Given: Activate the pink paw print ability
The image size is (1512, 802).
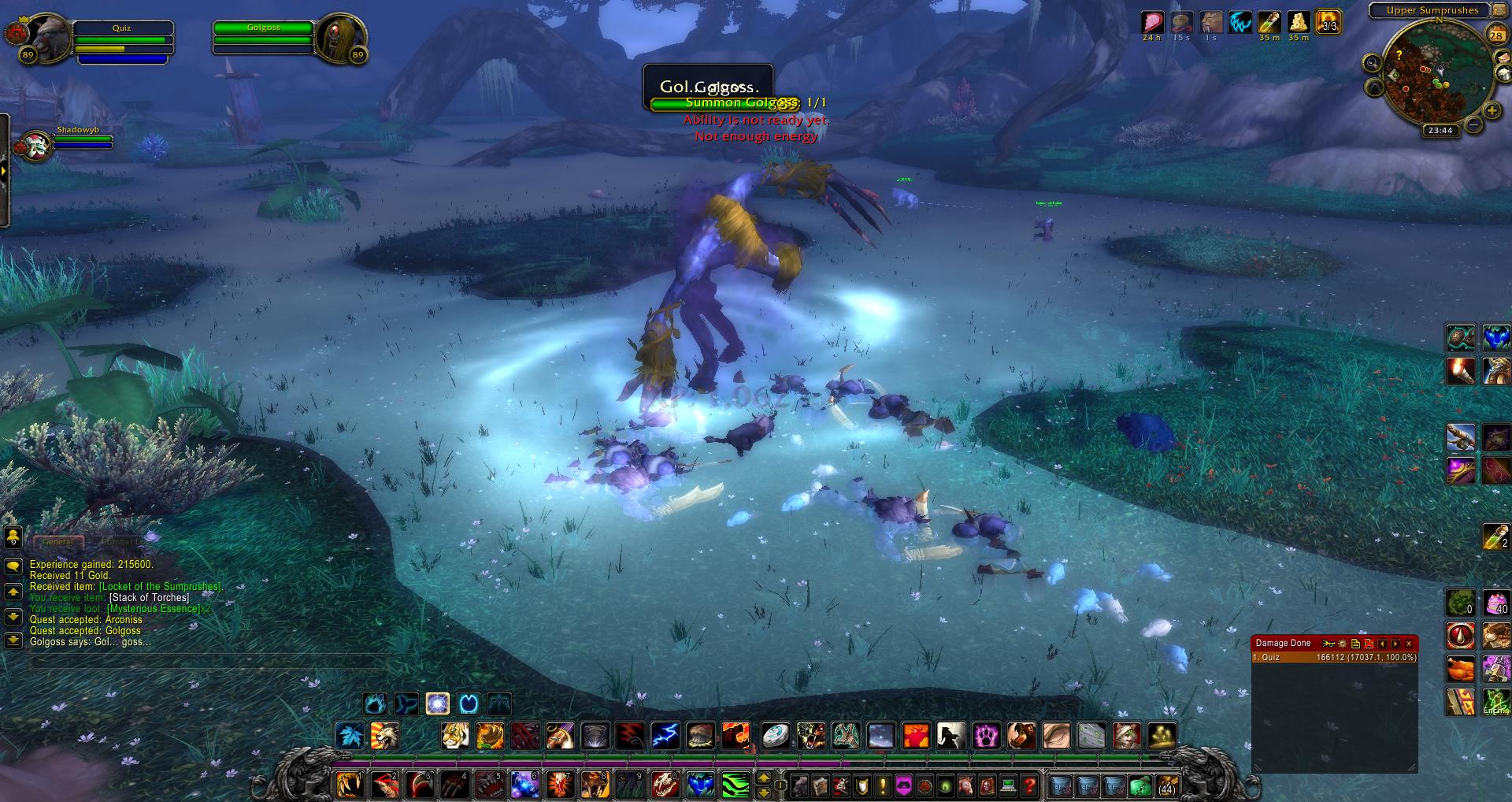Looking at the screenshot, I should [x=986, y=736].
